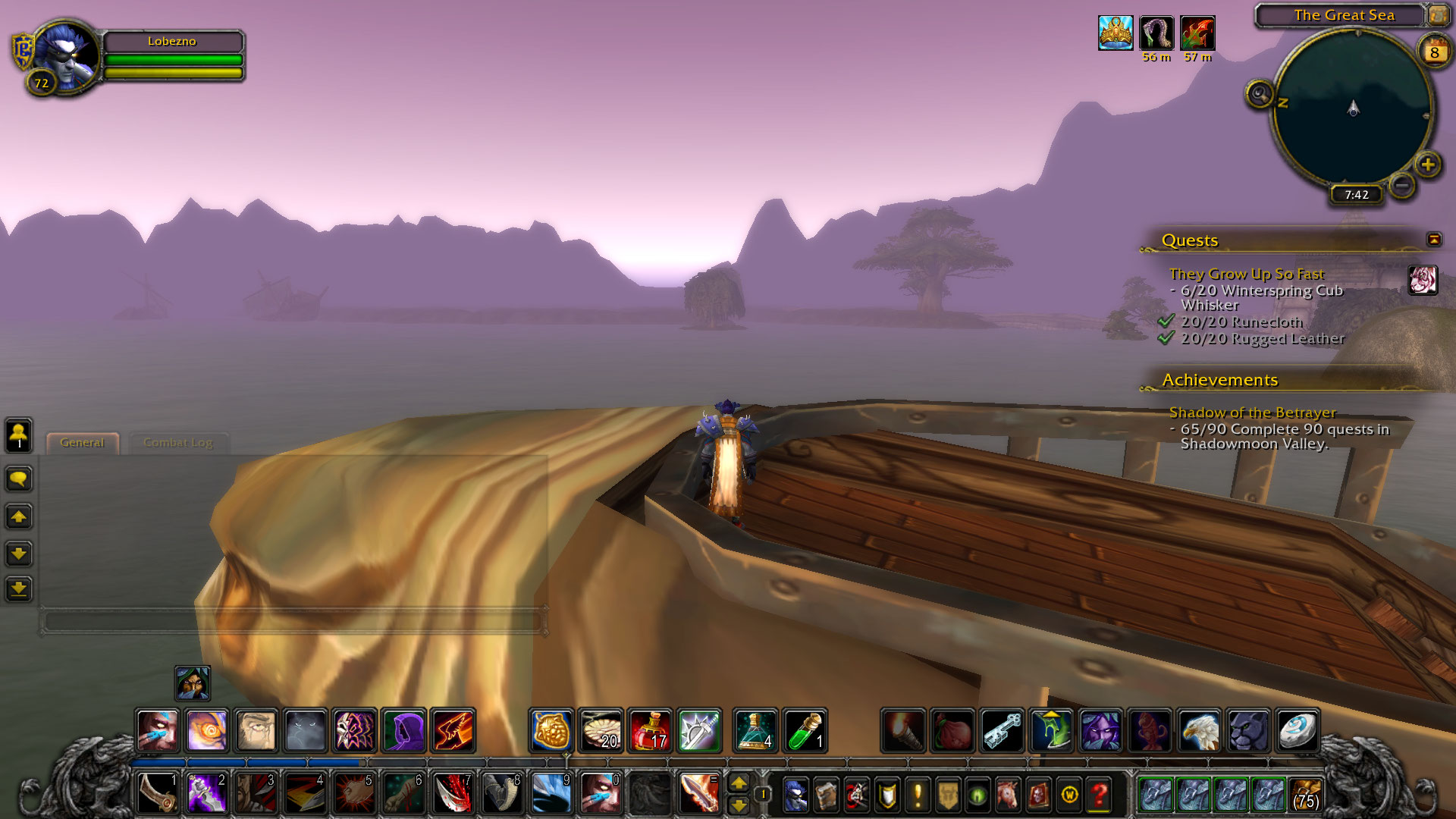Open the minimap tracking magnifier button
1456x819 pixels.
pos(1259,95)
